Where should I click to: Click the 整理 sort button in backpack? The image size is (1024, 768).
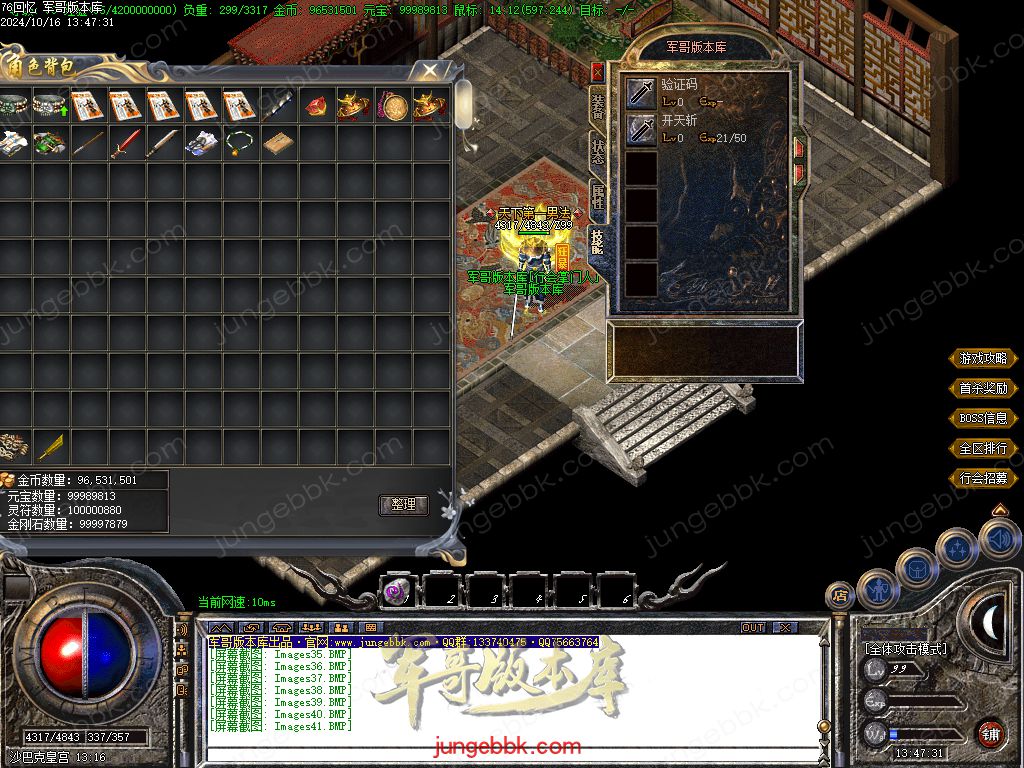click(x=403, y=505)
